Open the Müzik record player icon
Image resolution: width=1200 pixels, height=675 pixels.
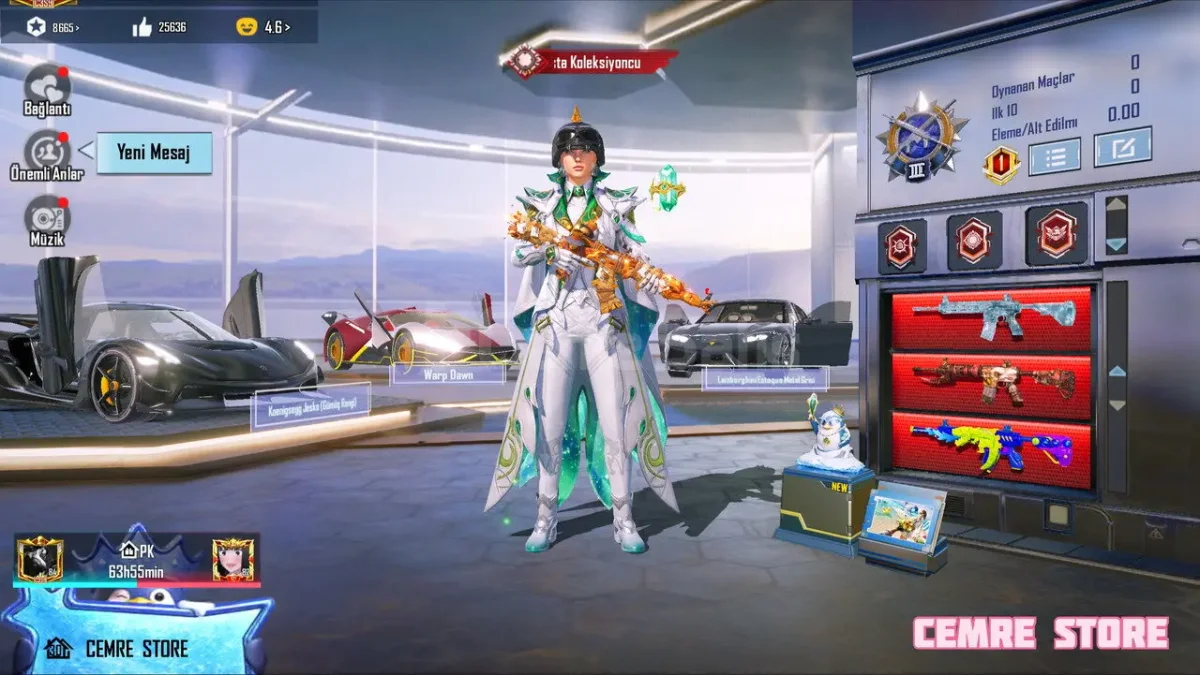pos(47,217)
